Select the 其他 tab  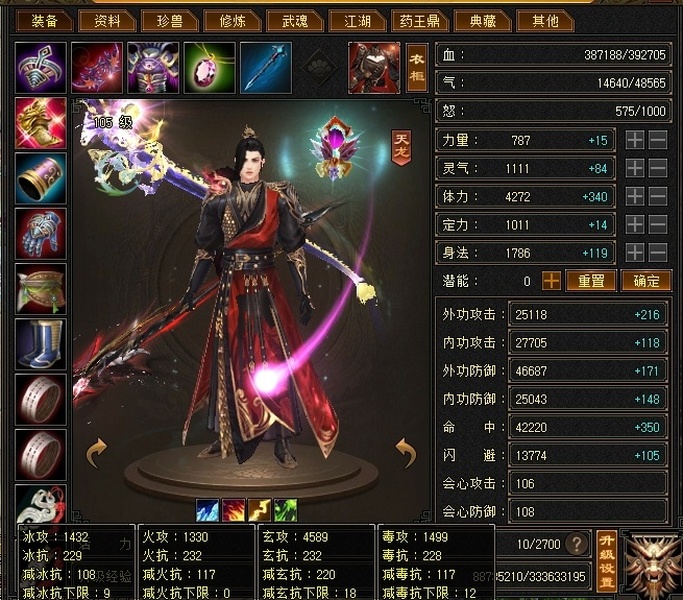click(546, 20)
